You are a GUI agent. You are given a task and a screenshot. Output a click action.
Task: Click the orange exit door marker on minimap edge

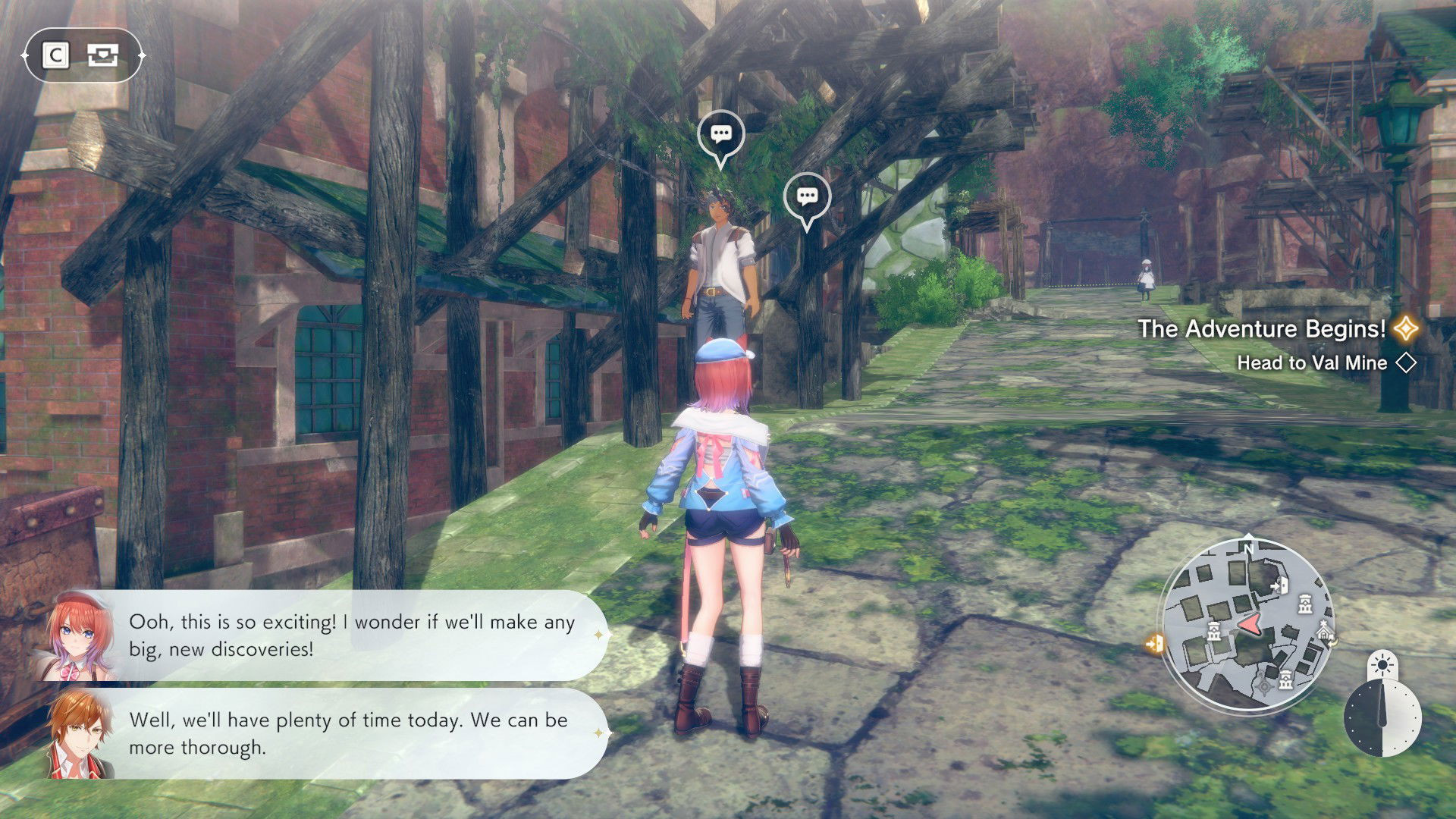pyautogui.click(x=1155, y=645)
